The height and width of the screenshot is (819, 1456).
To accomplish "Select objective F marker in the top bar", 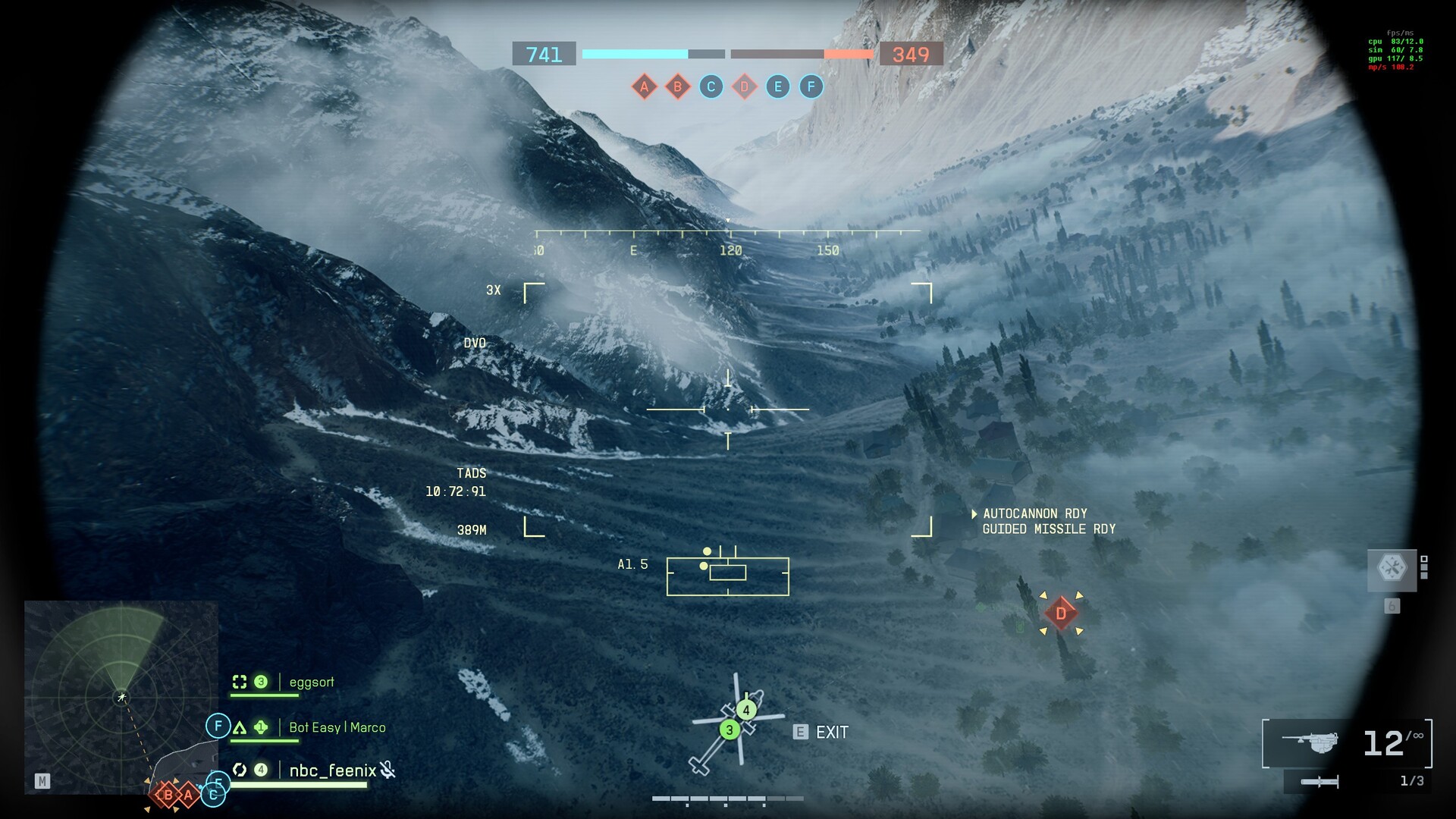I will pyautogui.click(x=811, y=86).
